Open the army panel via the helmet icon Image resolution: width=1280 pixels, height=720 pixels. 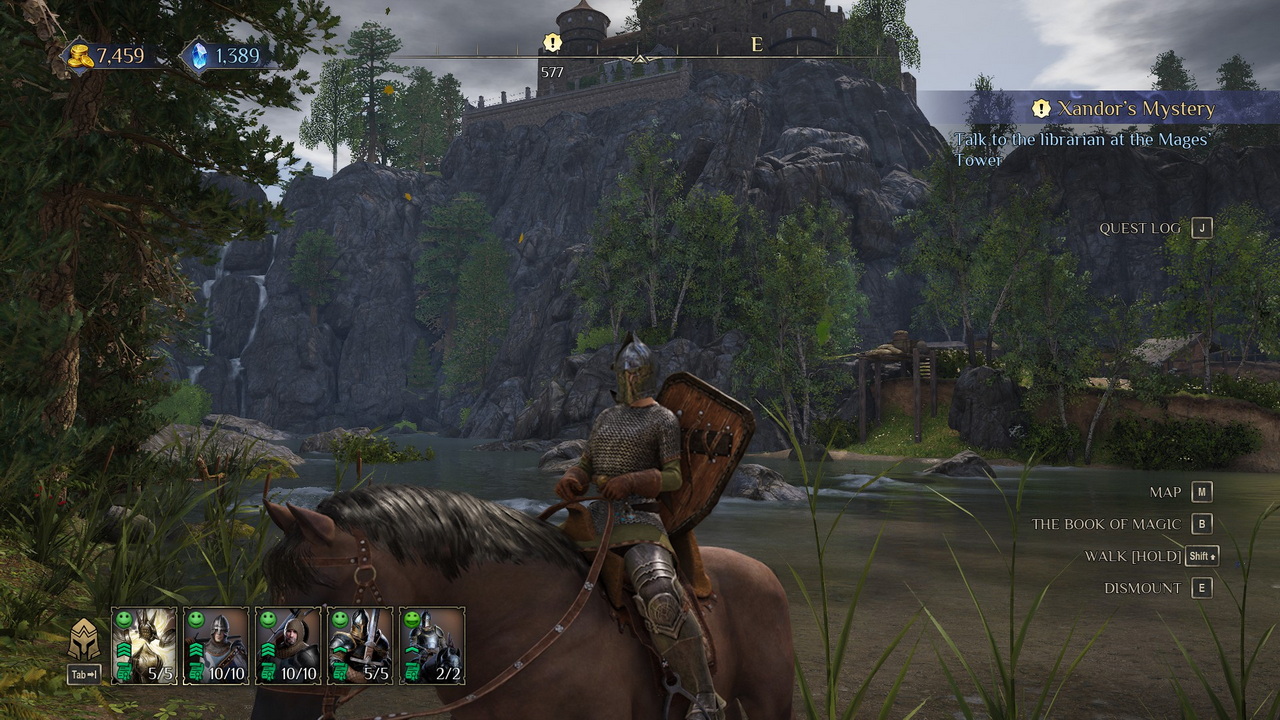pos(84,640)
